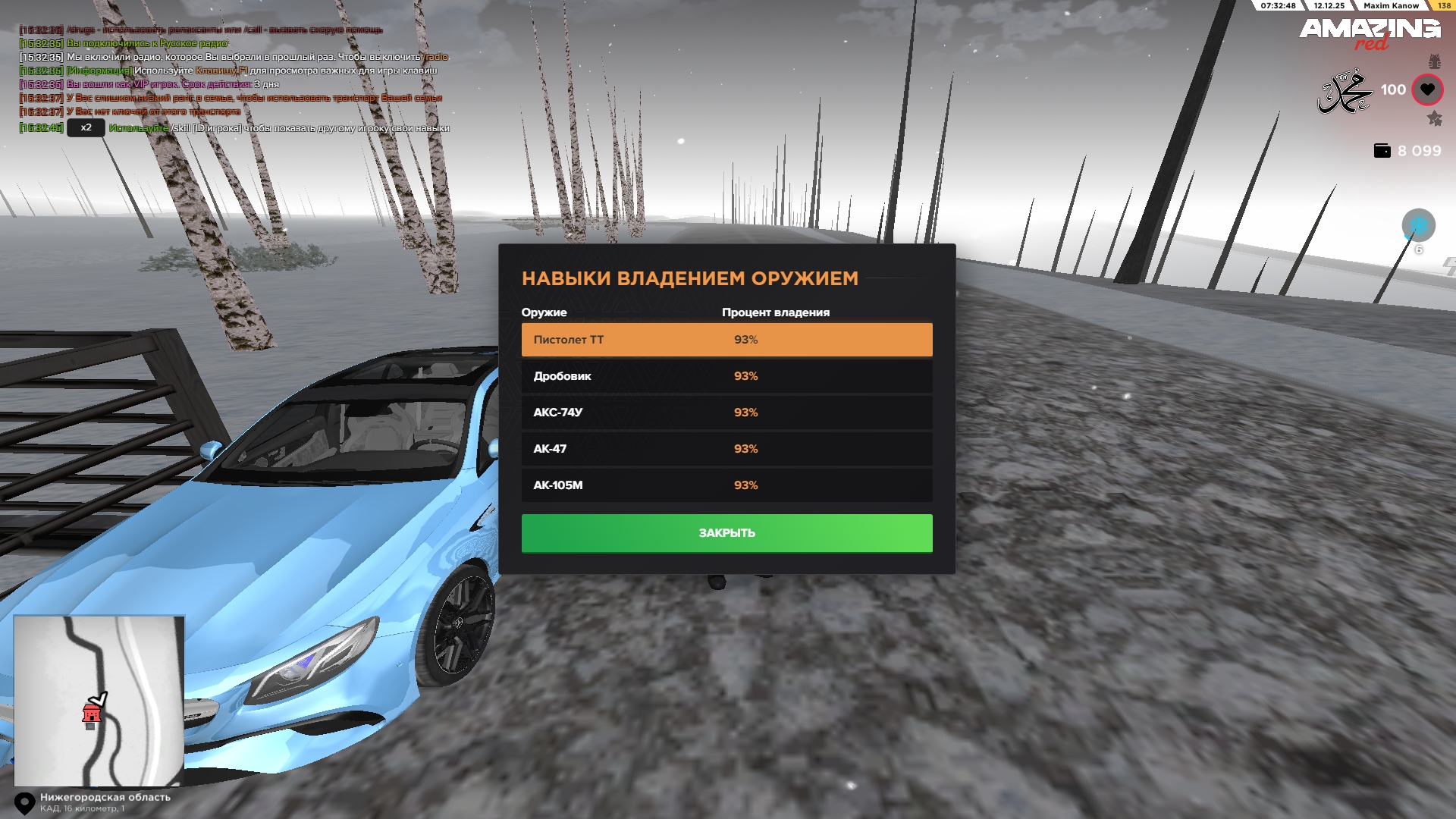Image resolution: width=1456 pixels, height=819 pixels.
Task: Select the Пистолет ТТ row
Action: (726, 340)
